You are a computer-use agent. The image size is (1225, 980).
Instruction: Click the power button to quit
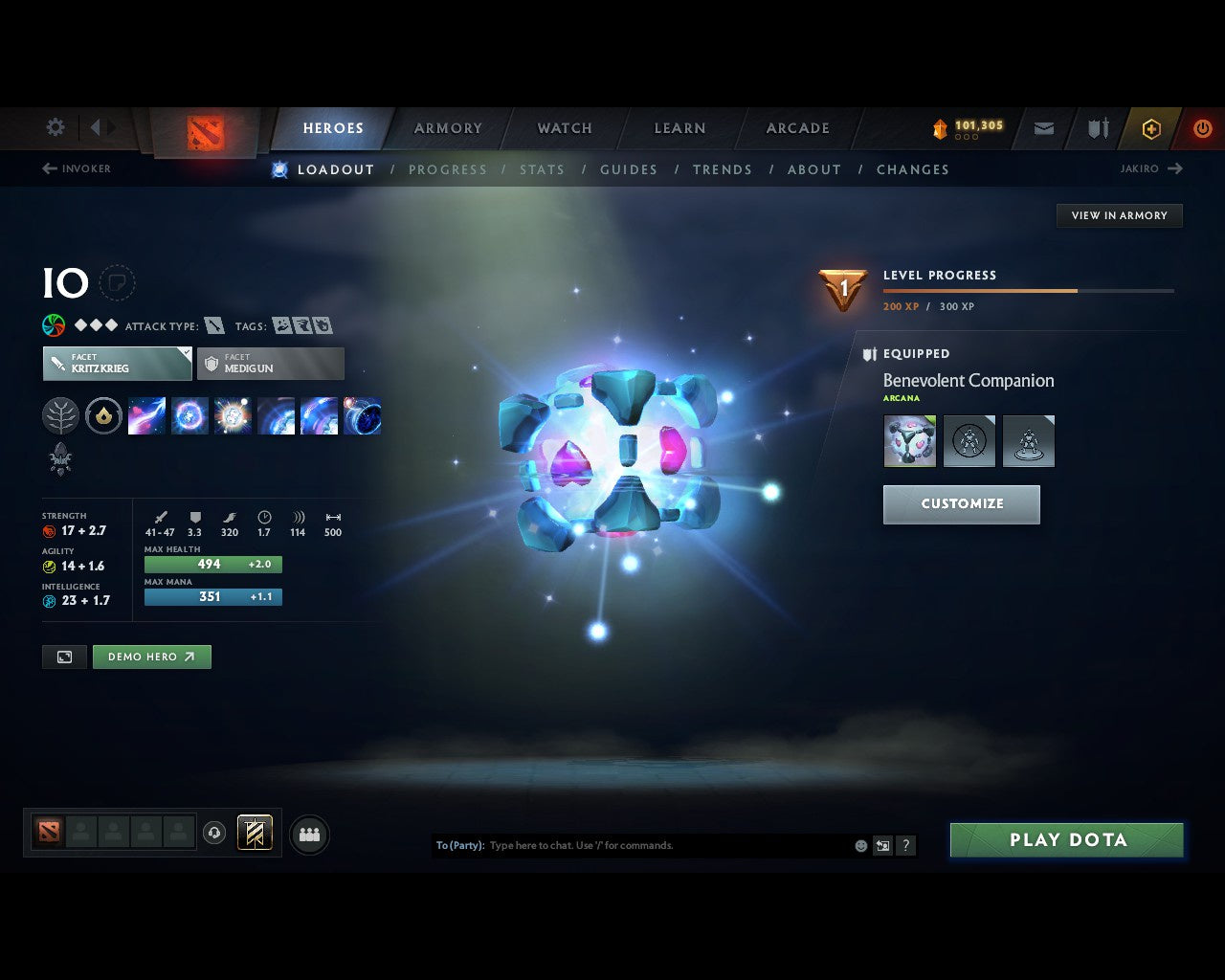click(x=1203, y=128)
